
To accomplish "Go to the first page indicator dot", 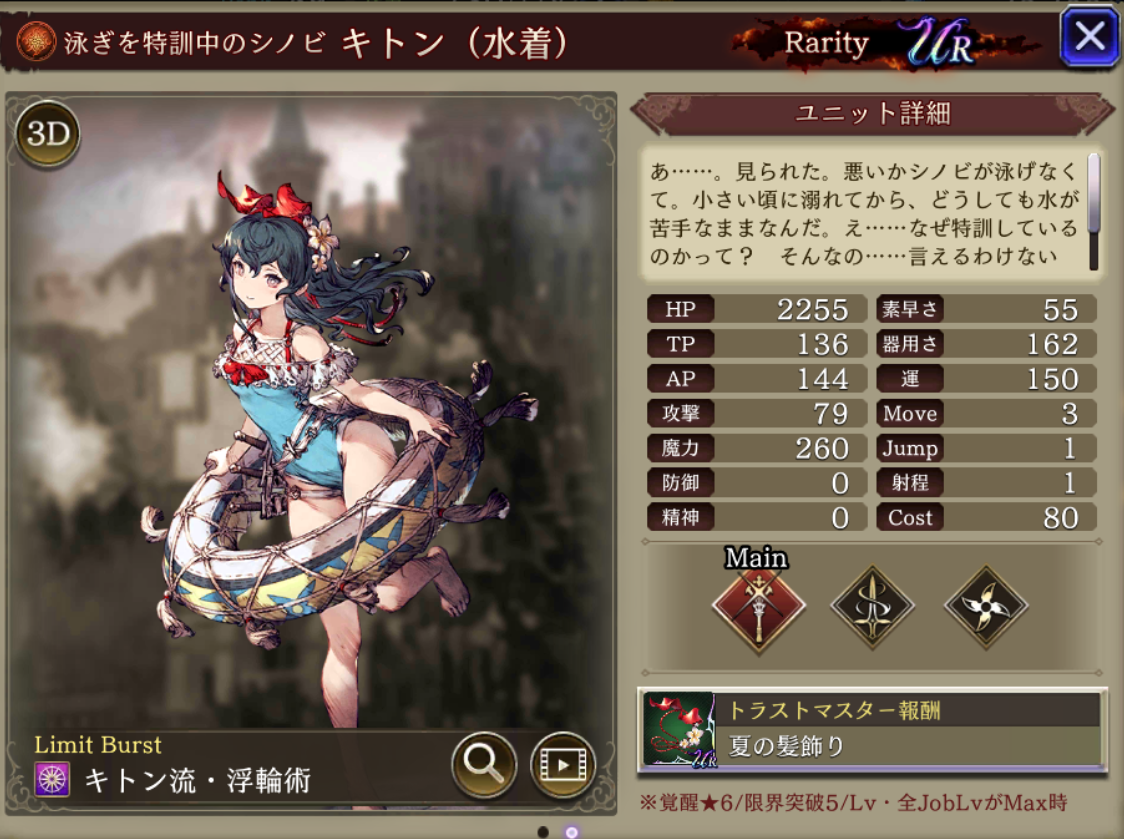I will coord(543,832).
